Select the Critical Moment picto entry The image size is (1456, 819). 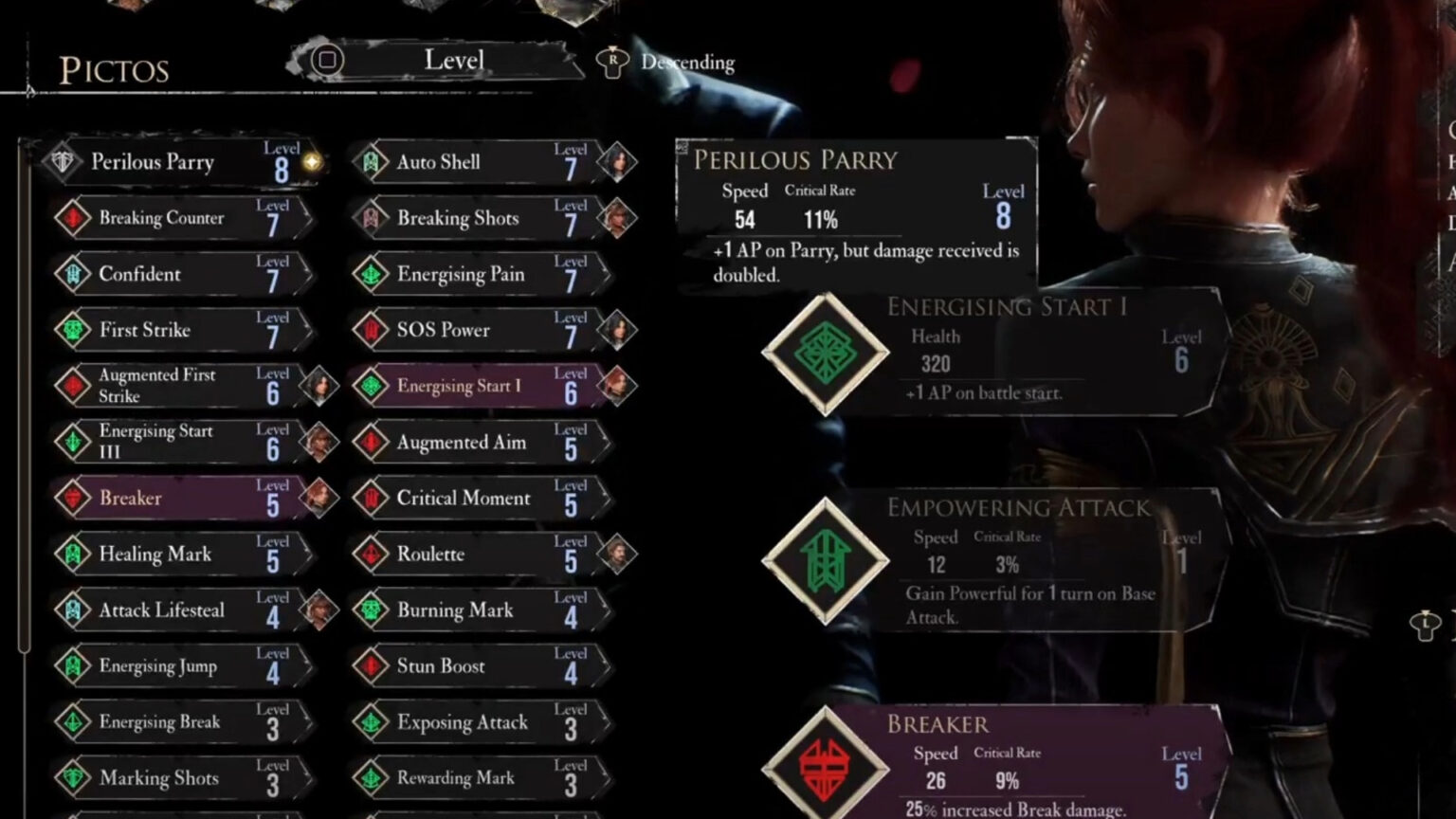(x=464, y=498)
